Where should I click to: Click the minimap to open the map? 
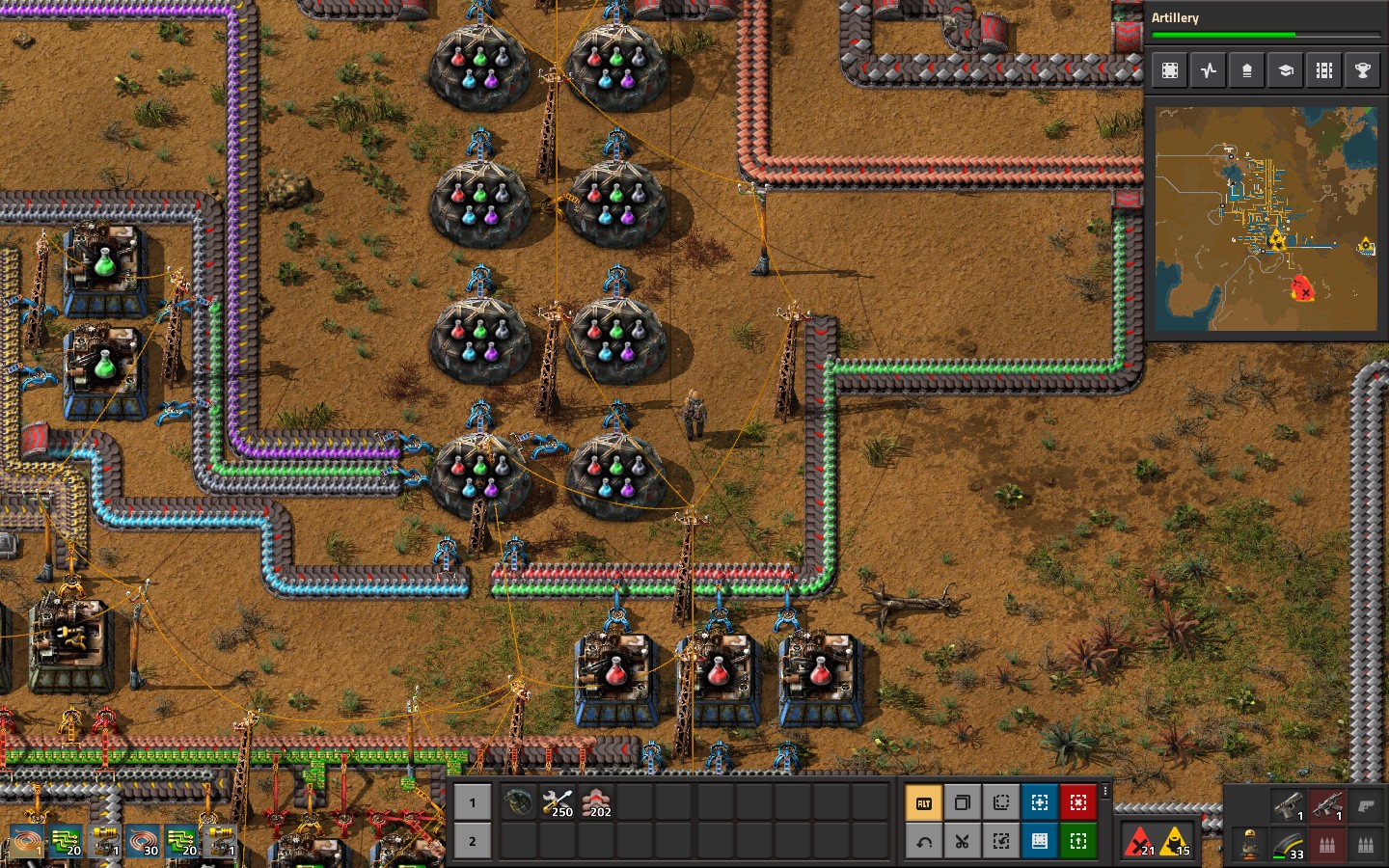point(1266,218)
